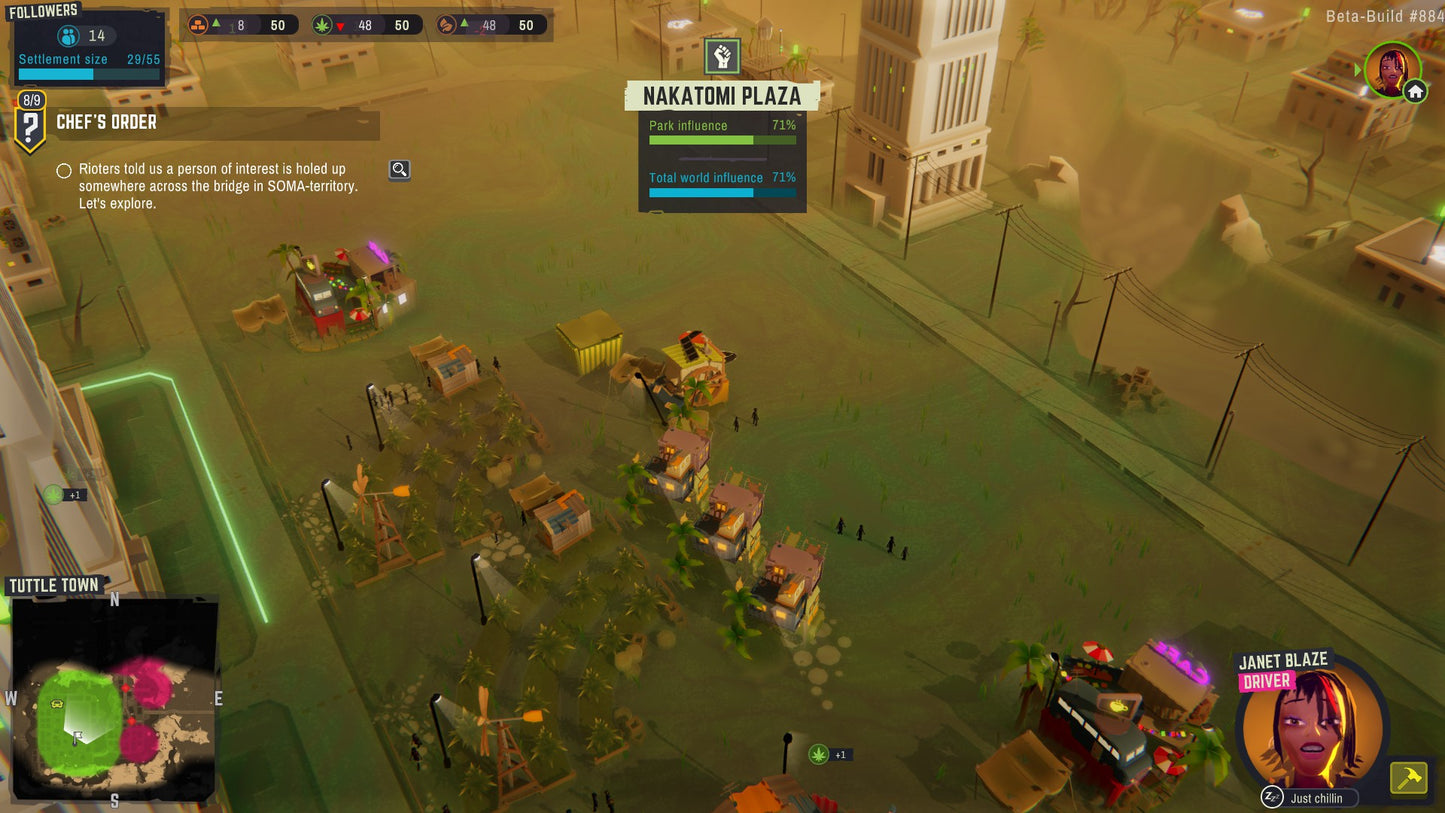Click the magnifier to locate quest objective
Viewport: 1445px width, 813px height.
(399, 170)
